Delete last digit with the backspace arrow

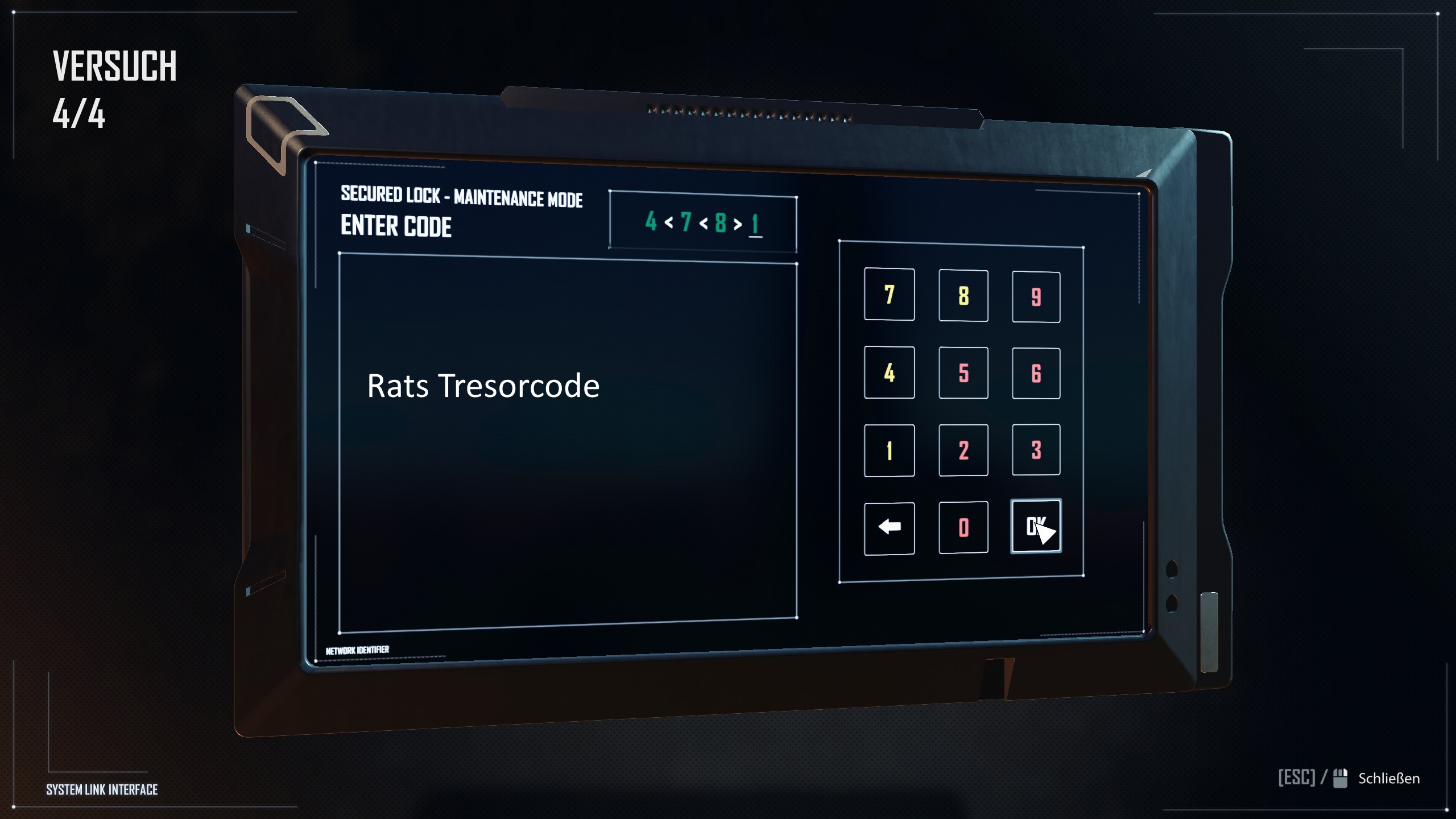[x=889, y=528]
